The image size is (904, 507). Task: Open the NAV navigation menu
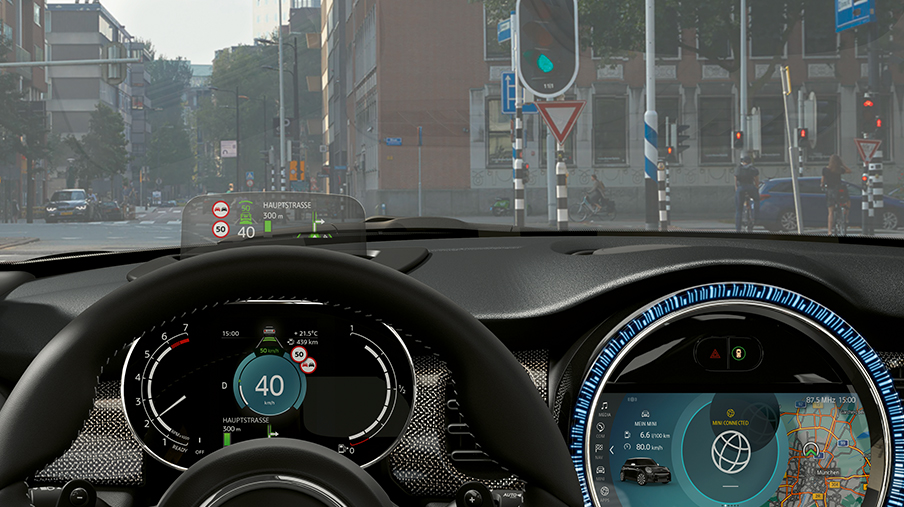pyautogui.click(x=599, y=449)
